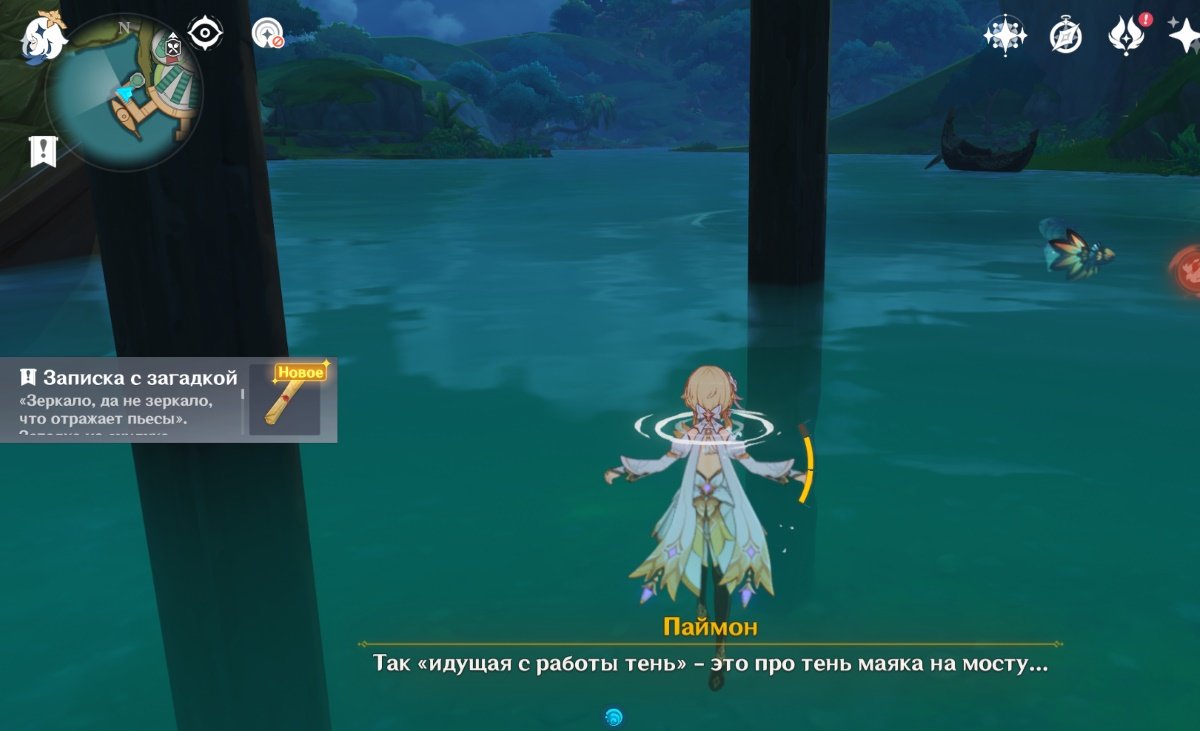Image resolution: width=1200 pixels, height=731 pixels.
Task: Open the compass Adventurer Handbook icon
Action: (1065, 36)
